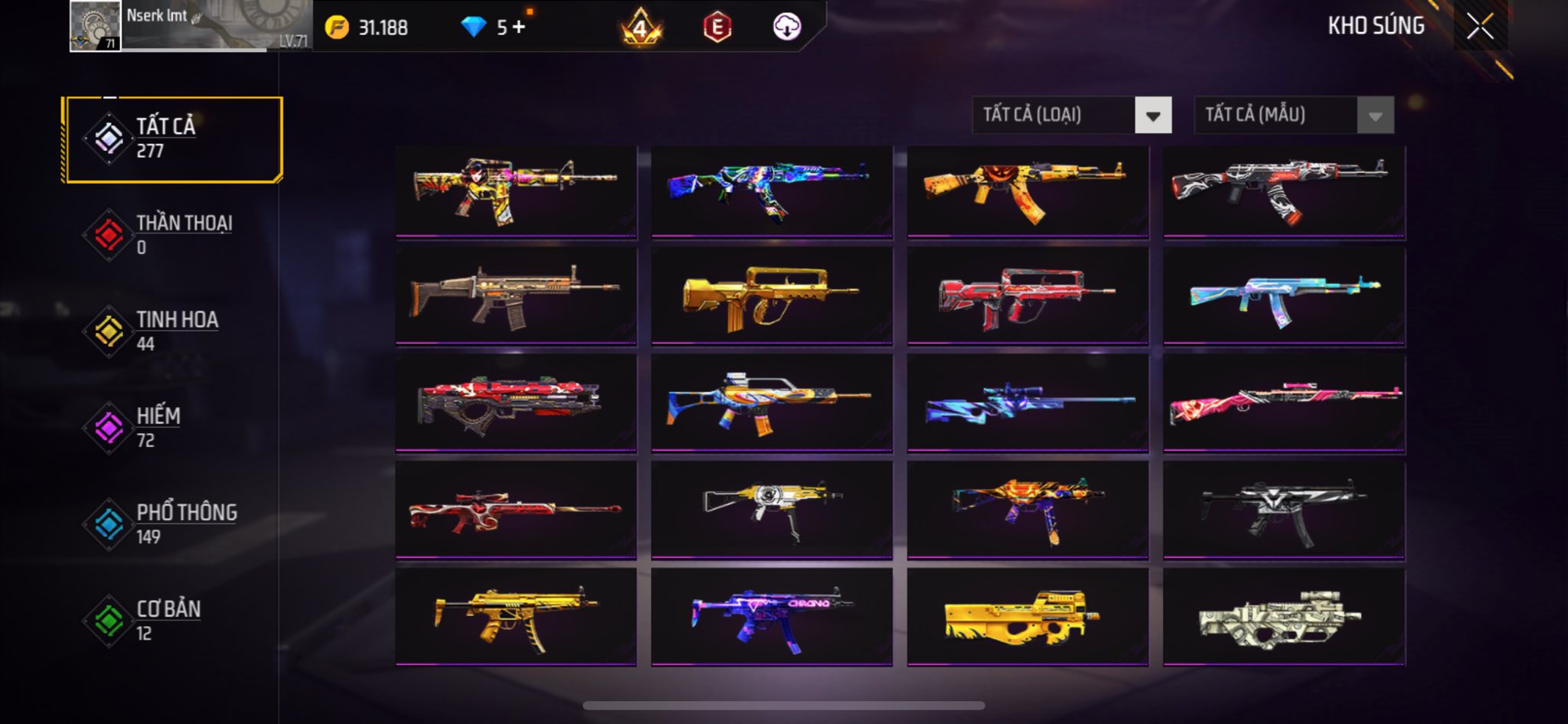The width and height of the screenshot is (1568, 724).
Task: Open the player profile avatar
Action: (x=95, y=26)
